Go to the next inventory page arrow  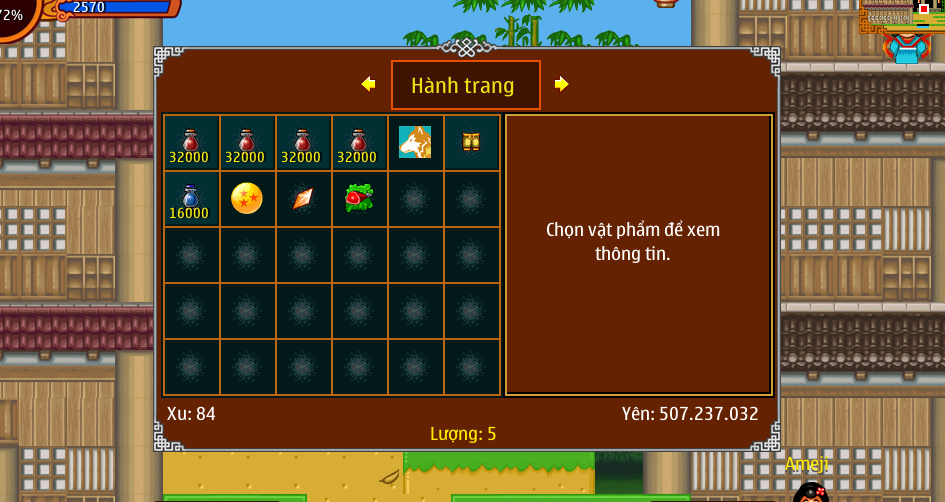point(561,84)
